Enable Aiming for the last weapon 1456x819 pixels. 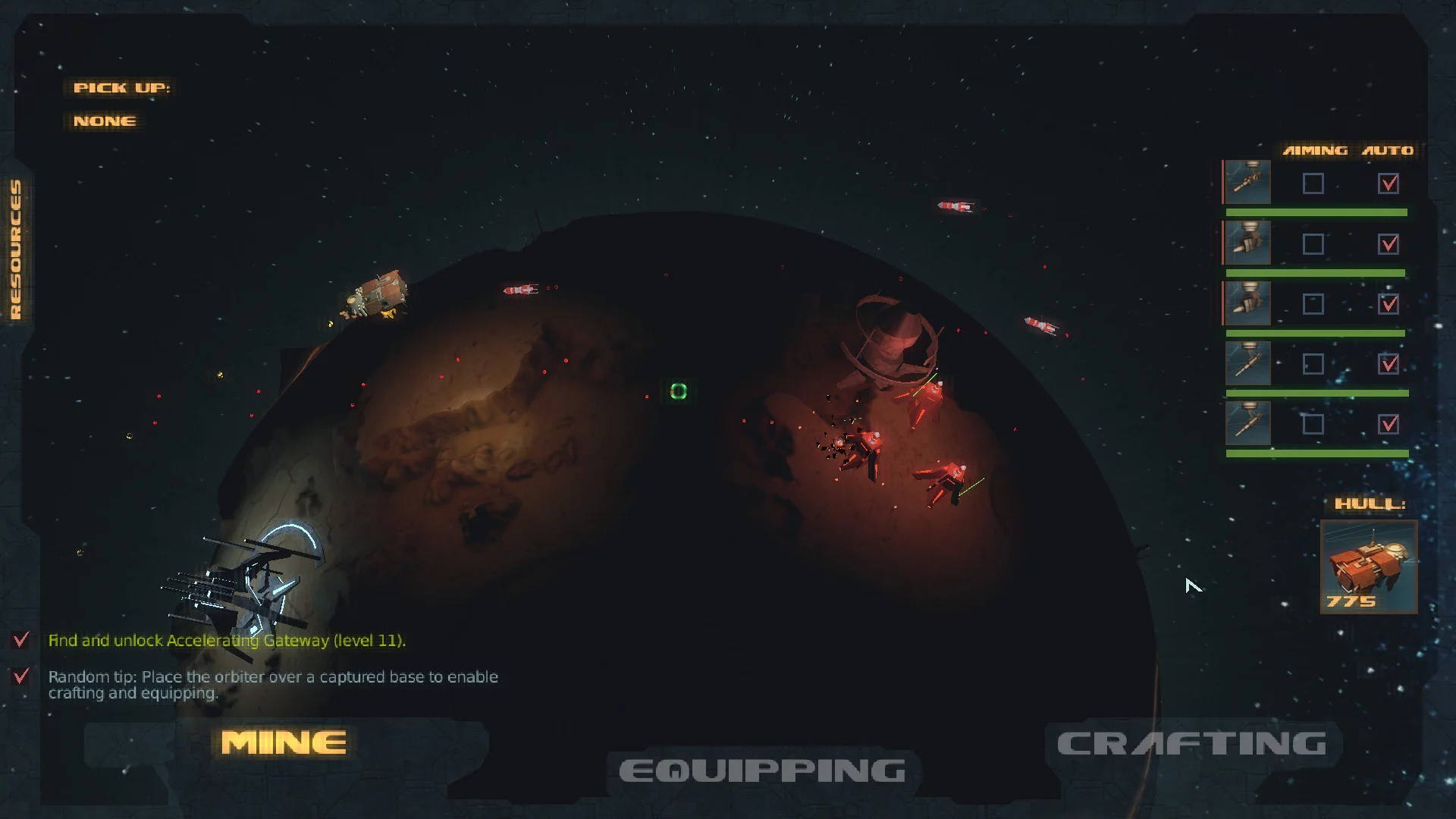(x=1313, y=424)
